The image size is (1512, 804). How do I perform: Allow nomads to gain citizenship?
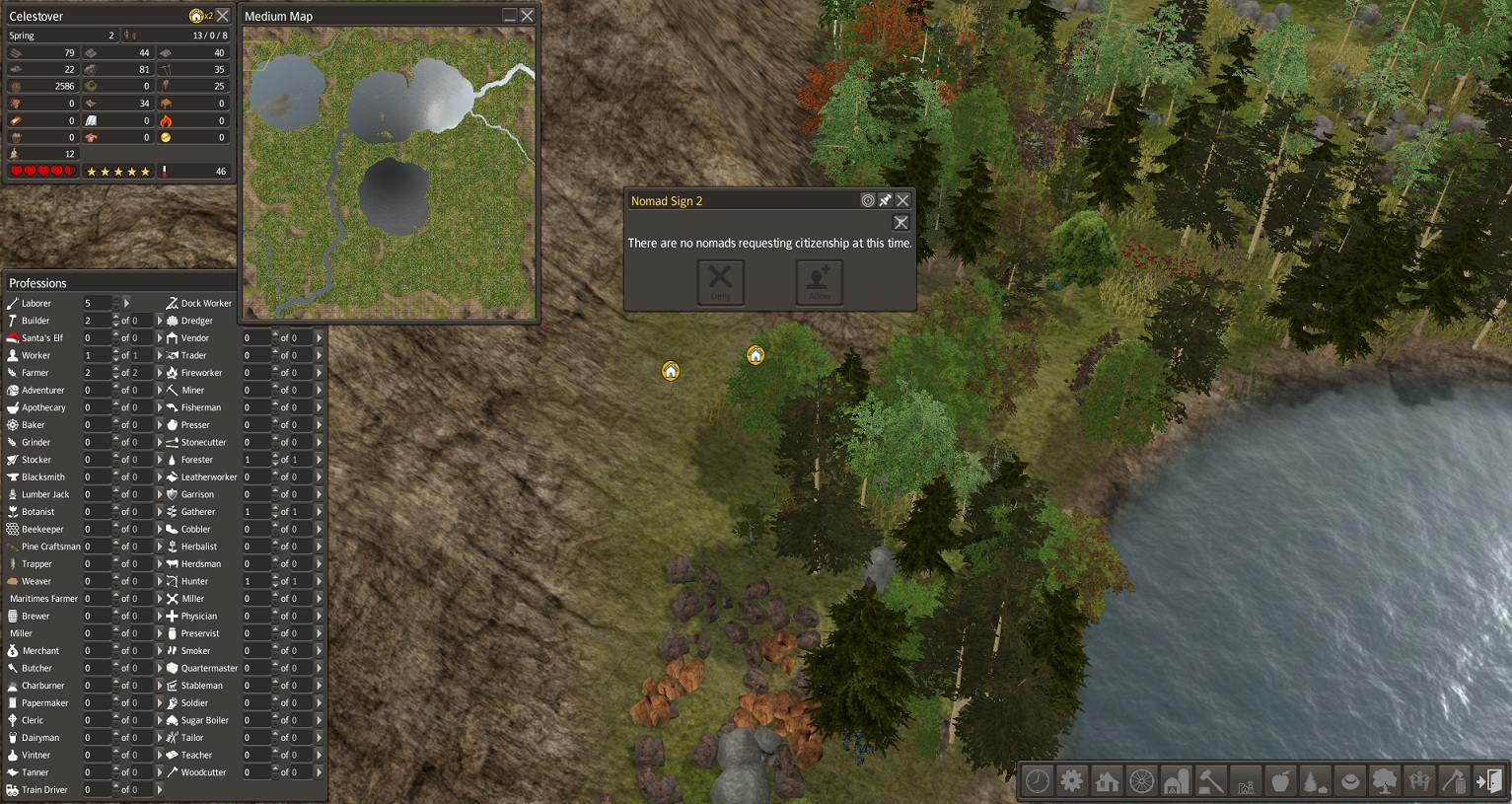coord(819,282)
